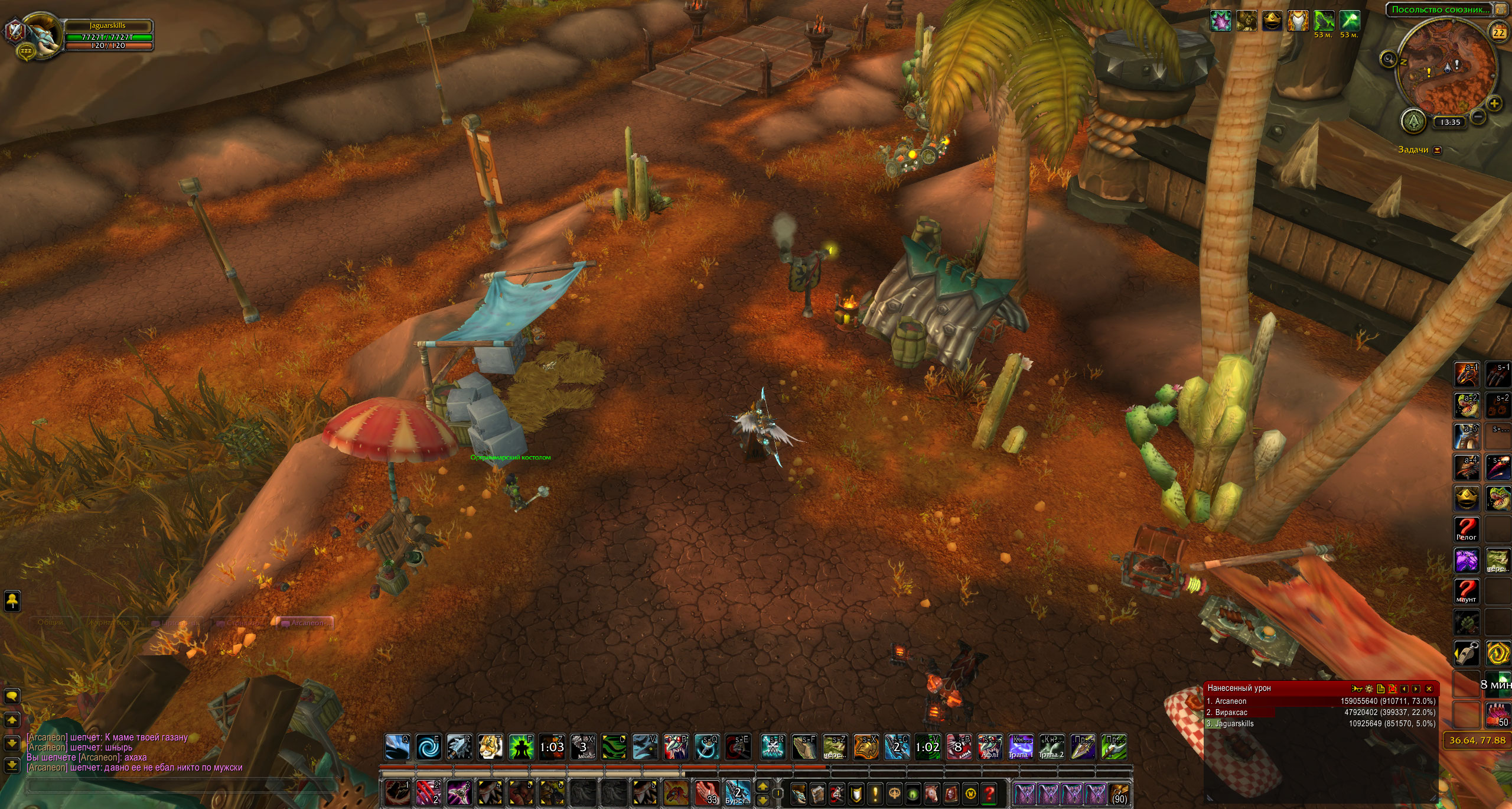Open the calendar showing day 22
1512x809 pixels.
point(1498,33)
